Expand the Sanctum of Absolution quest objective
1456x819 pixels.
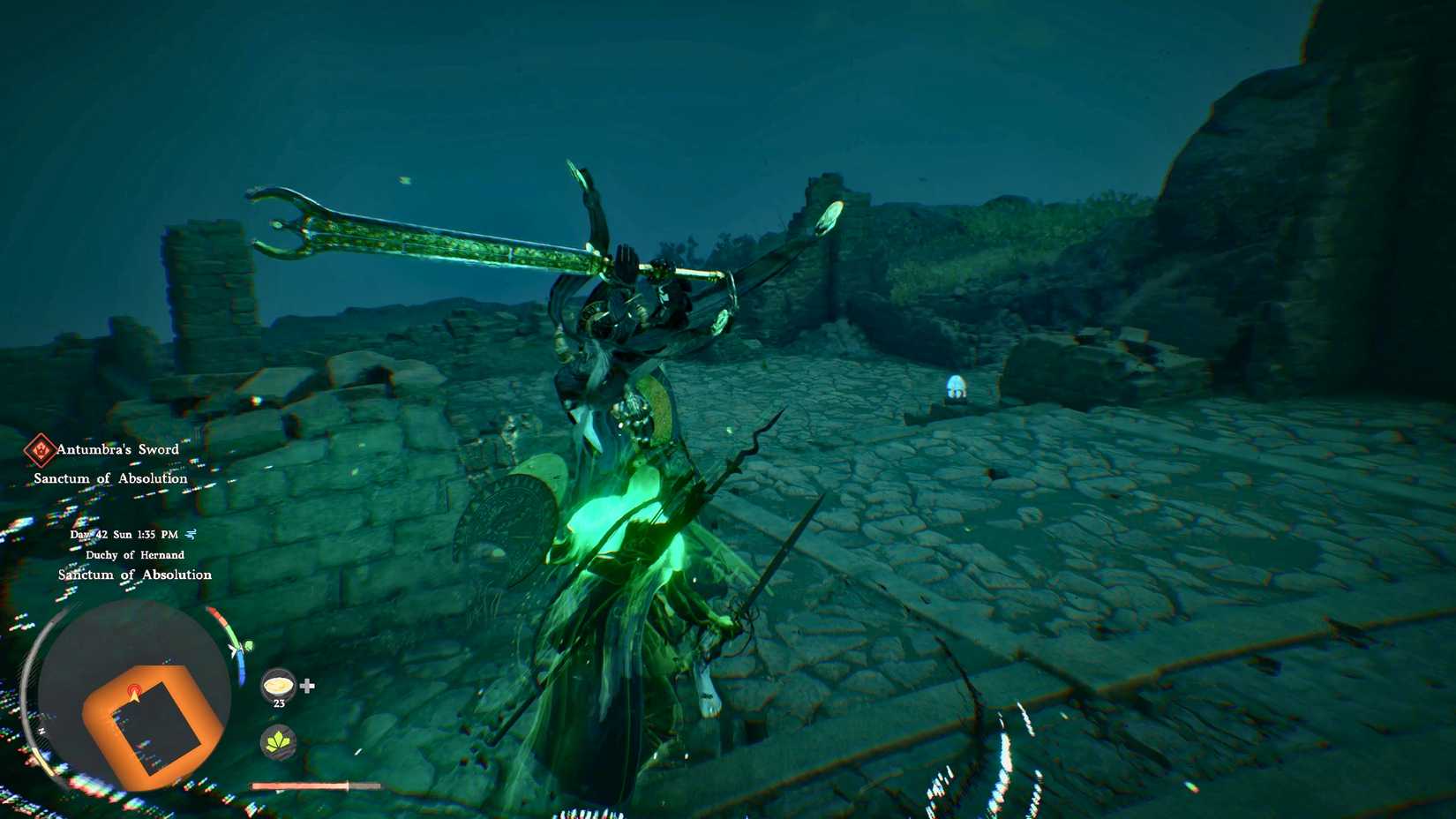coord(109,477)
